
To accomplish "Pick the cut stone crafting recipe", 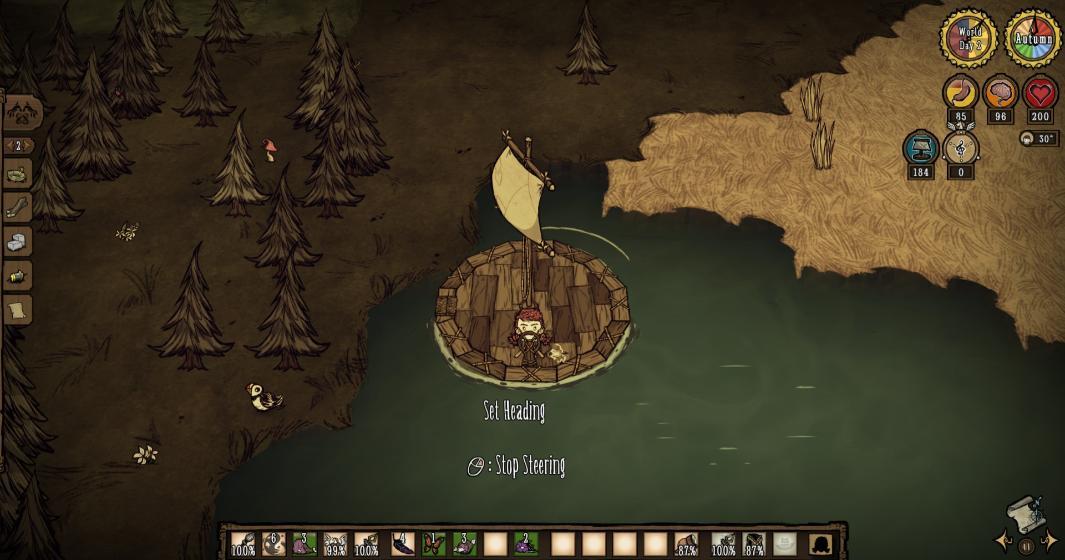I will pyautogui.click(x=18, y=242).
